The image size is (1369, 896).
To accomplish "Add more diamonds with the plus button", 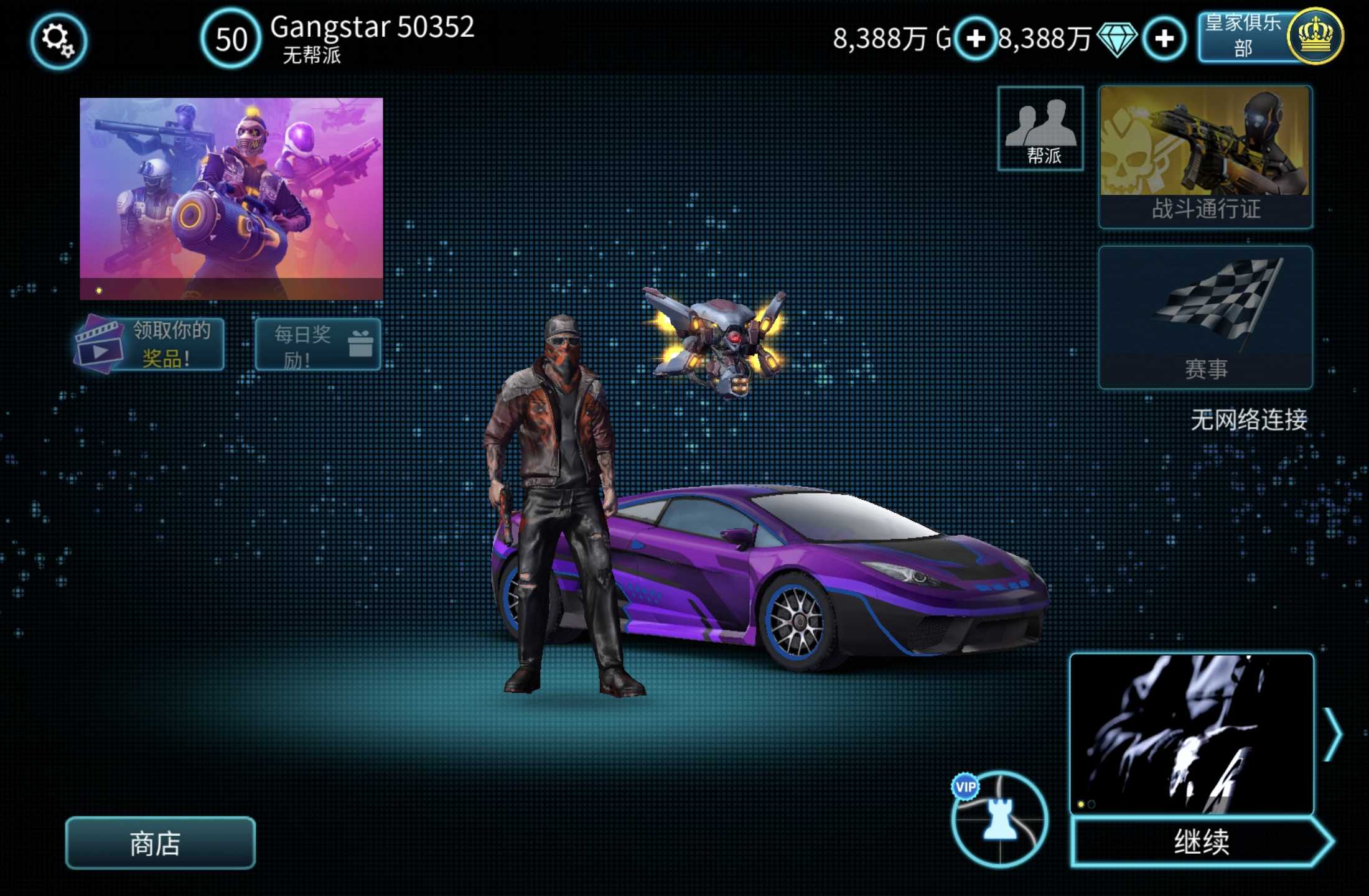I will tap(1164, 39).
